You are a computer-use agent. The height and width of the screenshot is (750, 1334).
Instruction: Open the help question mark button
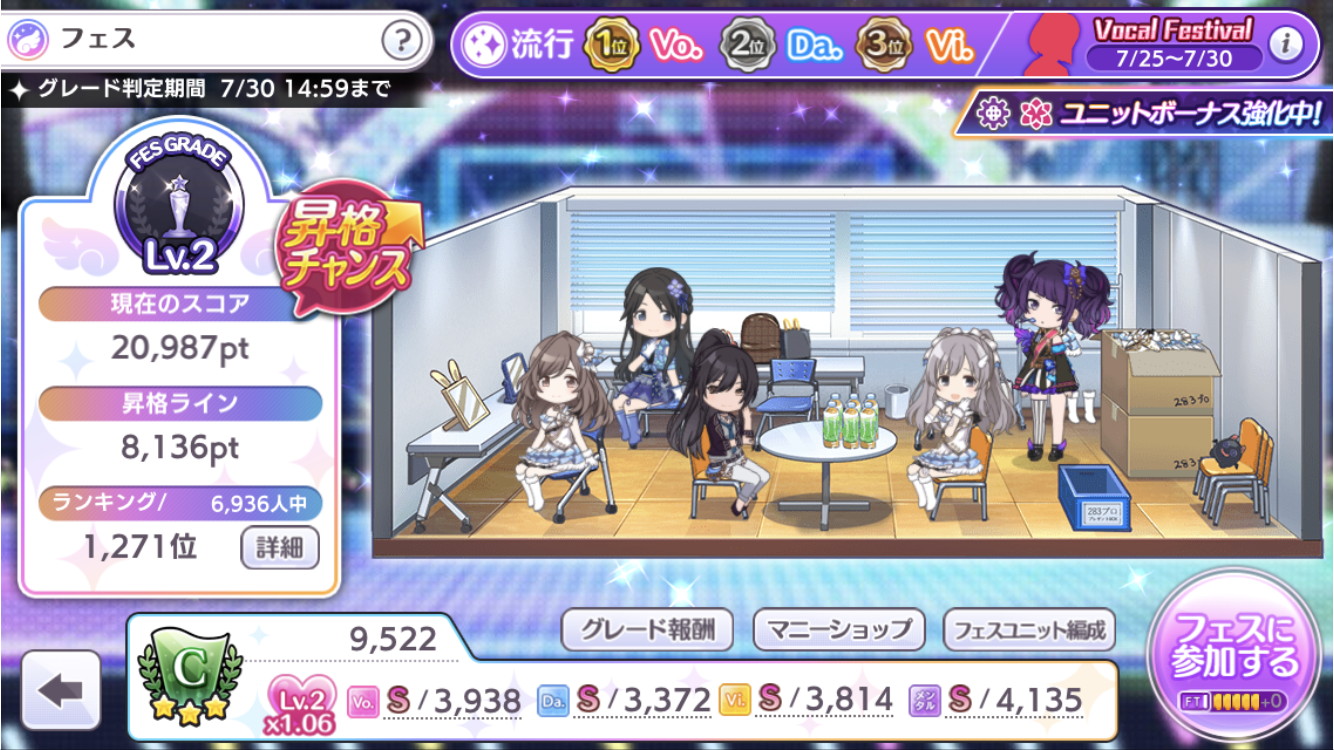tap(400, 42)
